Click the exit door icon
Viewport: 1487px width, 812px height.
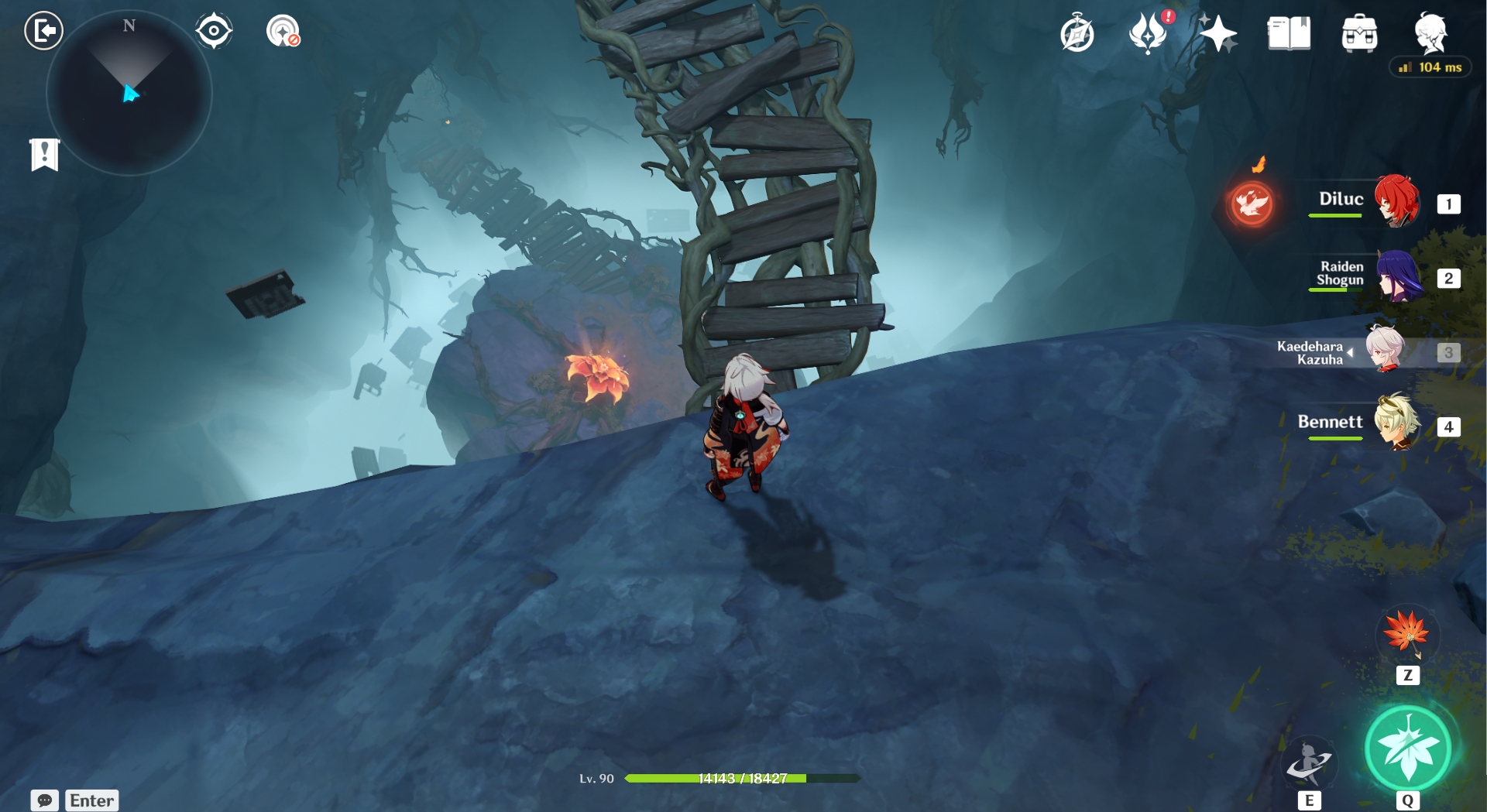pyautogui.click(x=43, y=31)
